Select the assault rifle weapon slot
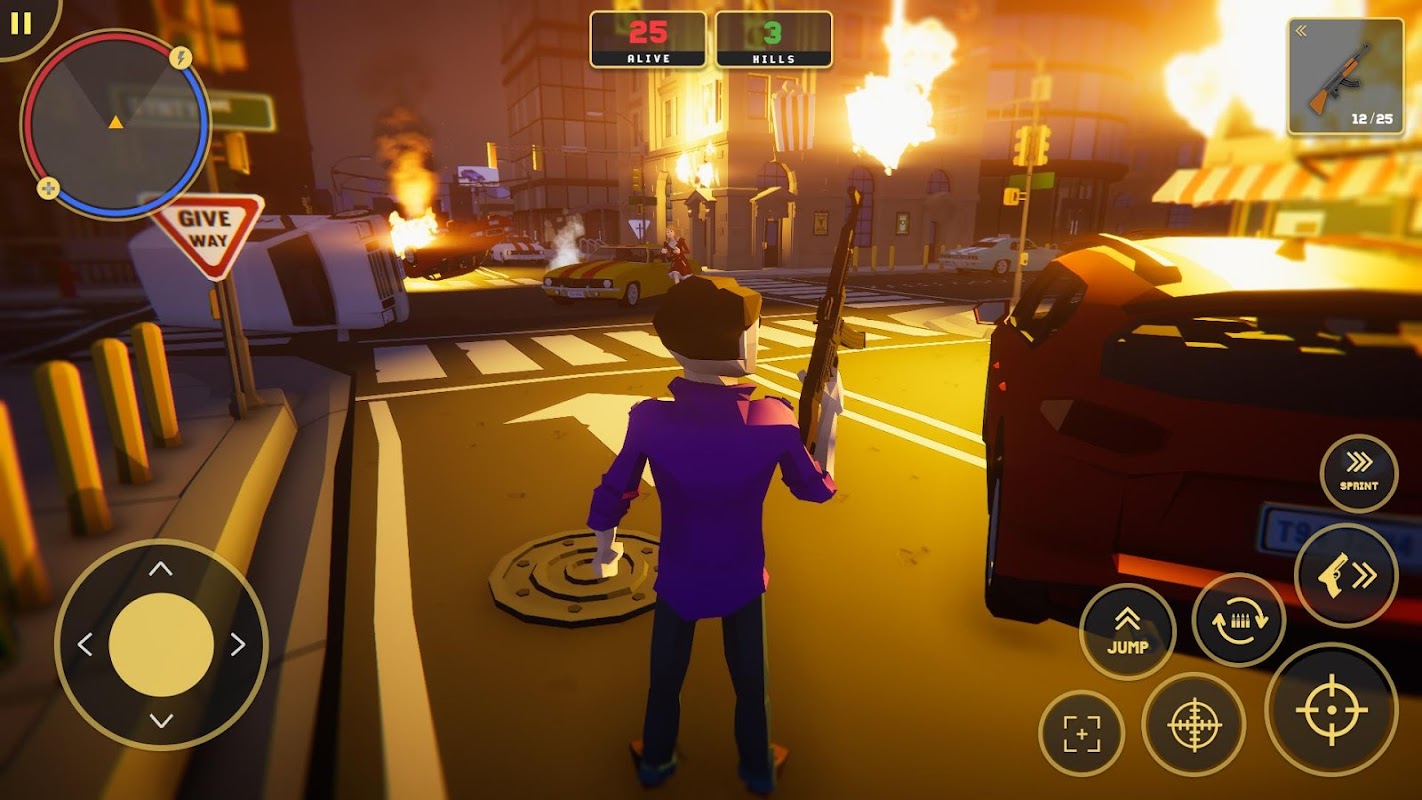Screen dimensions: 1422x800 (1345, 78)
